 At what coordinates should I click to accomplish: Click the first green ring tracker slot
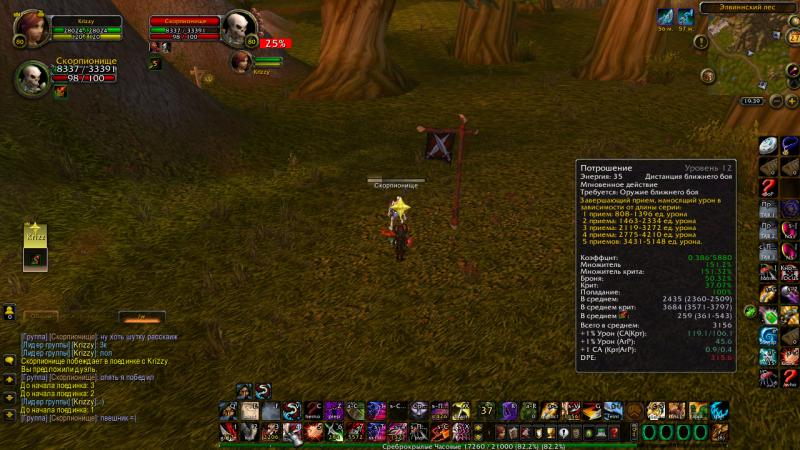click(x=648, y=431)
